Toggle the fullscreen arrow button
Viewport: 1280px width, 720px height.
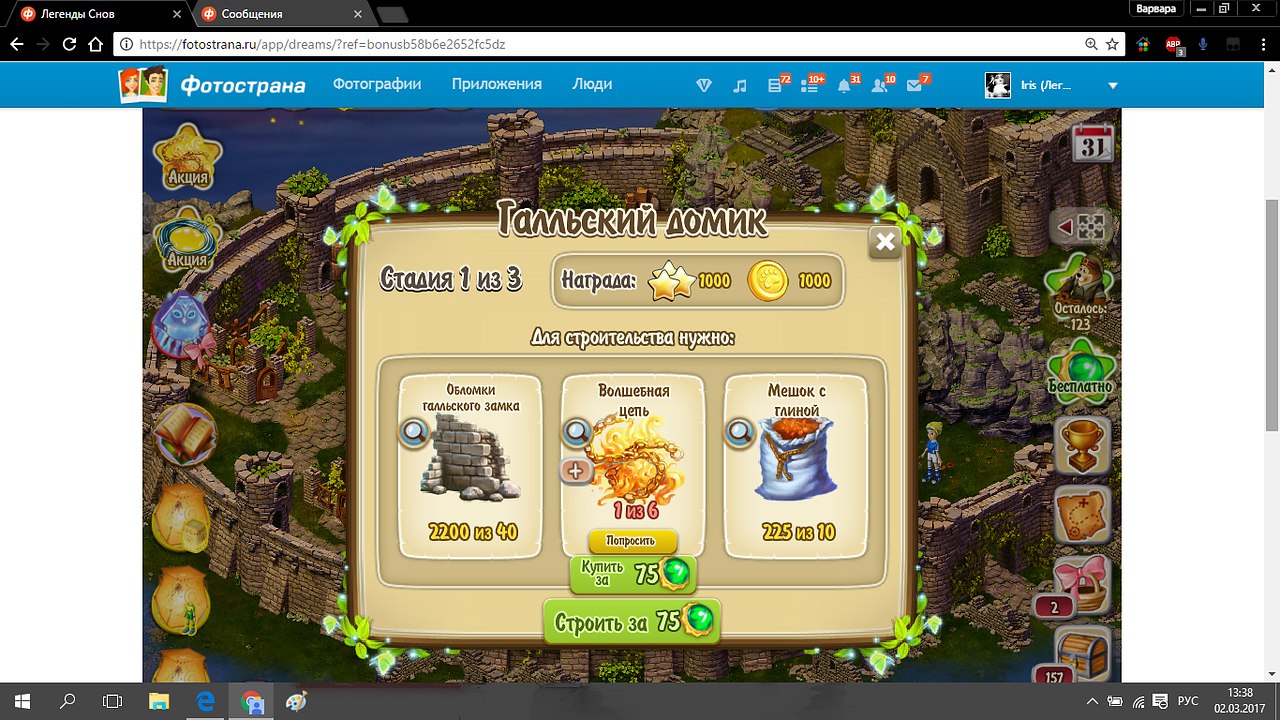[x=1081, y=228]
